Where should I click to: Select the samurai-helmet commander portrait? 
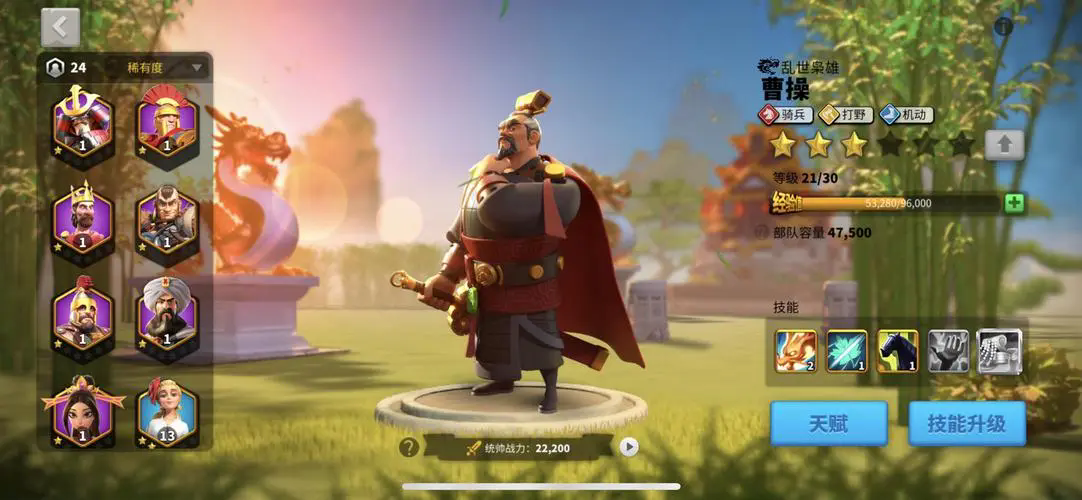click(x=83, y=122)
